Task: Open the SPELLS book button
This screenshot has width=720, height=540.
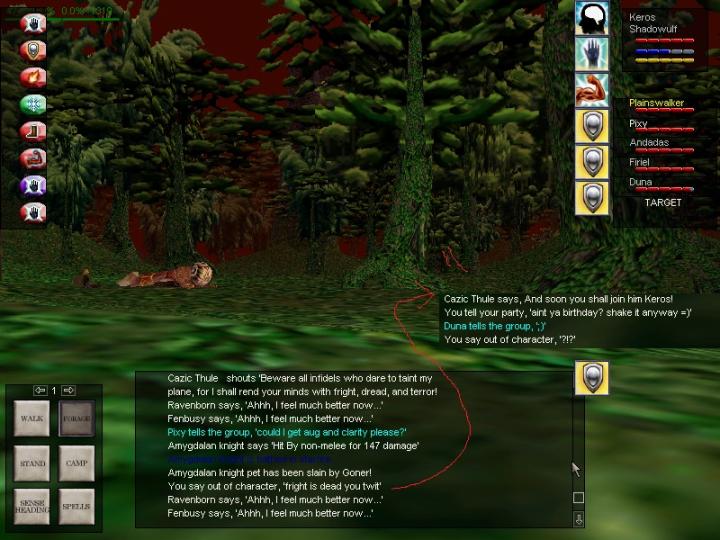Action: point(76,506)
